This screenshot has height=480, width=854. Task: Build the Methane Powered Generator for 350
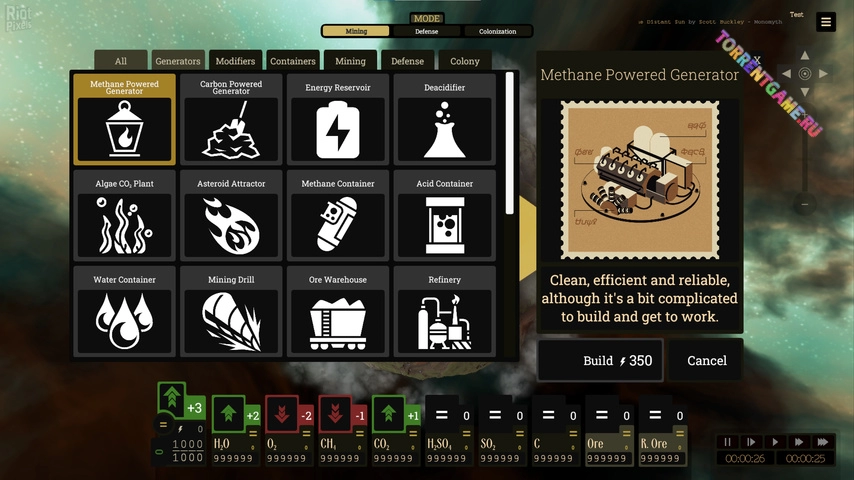point(601,361)
